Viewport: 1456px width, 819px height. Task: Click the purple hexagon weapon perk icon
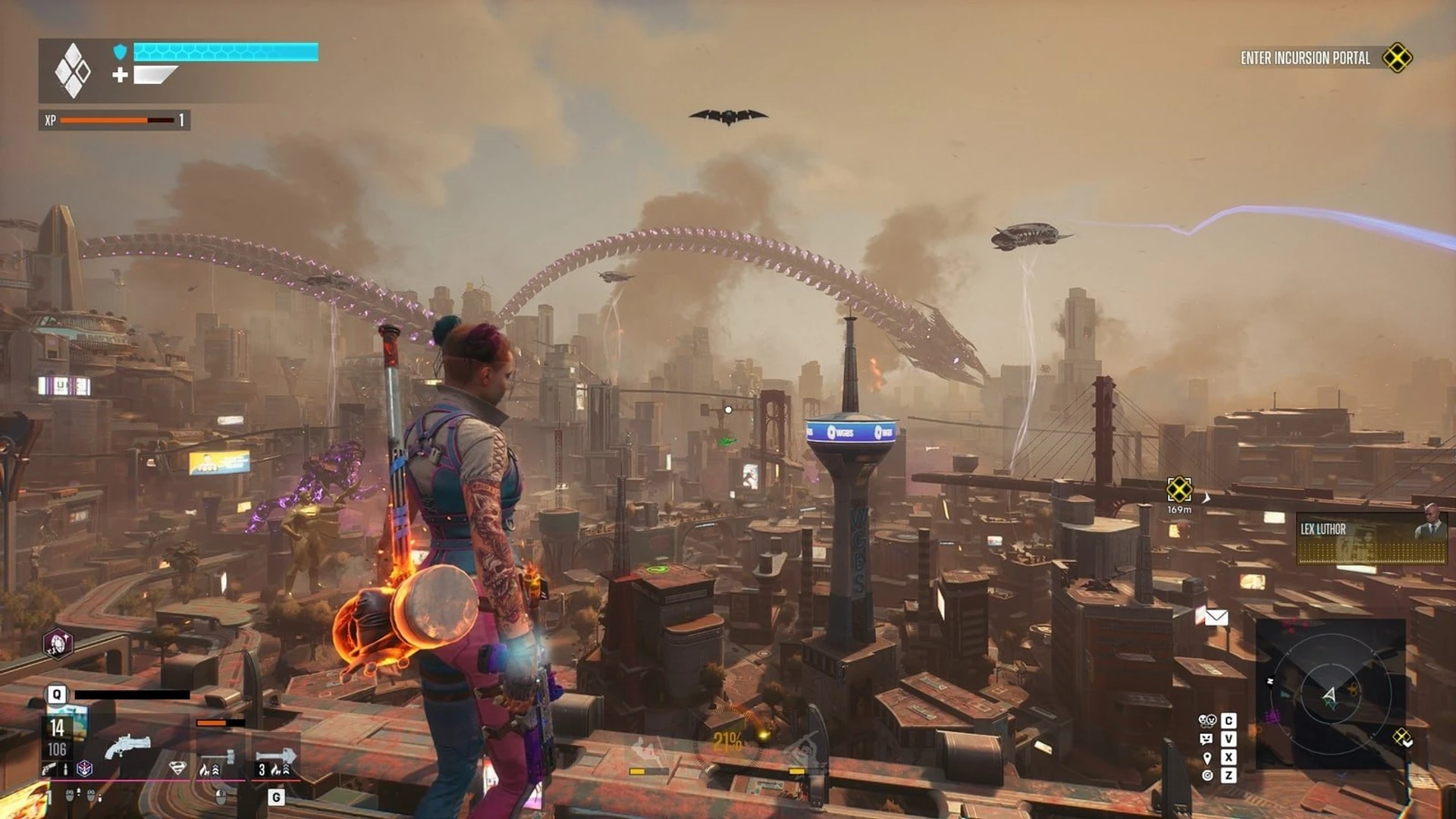click(x=85, y=769)
